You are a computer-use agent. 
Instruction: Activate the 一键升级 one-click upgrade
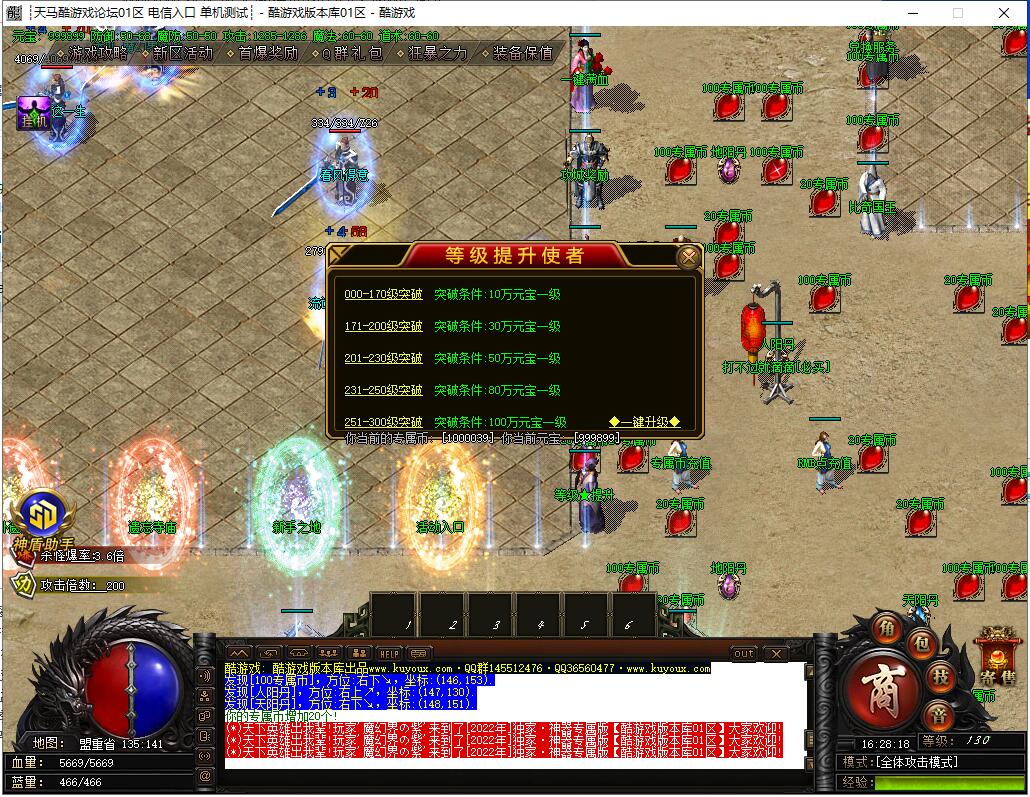point(645,423)
